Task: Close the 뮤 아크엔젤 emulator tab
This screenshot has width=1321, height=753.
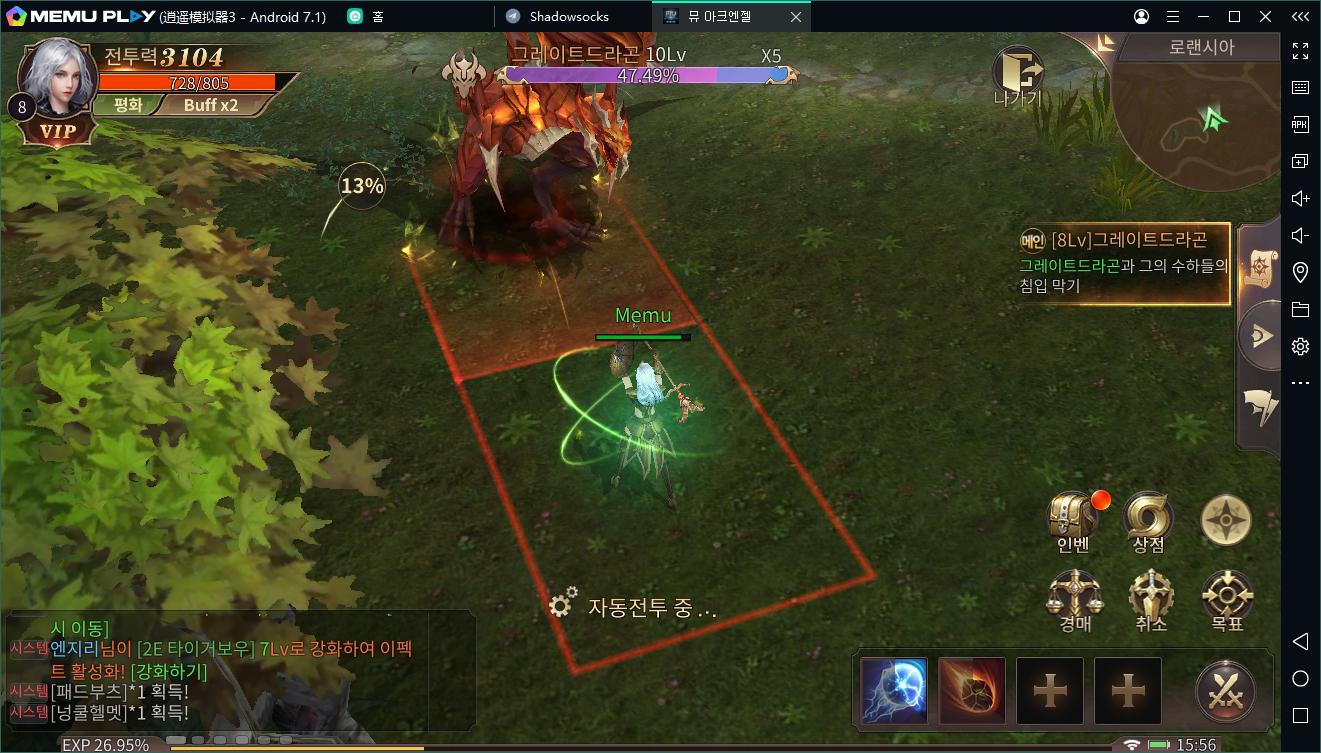Action: click(796, 16)
